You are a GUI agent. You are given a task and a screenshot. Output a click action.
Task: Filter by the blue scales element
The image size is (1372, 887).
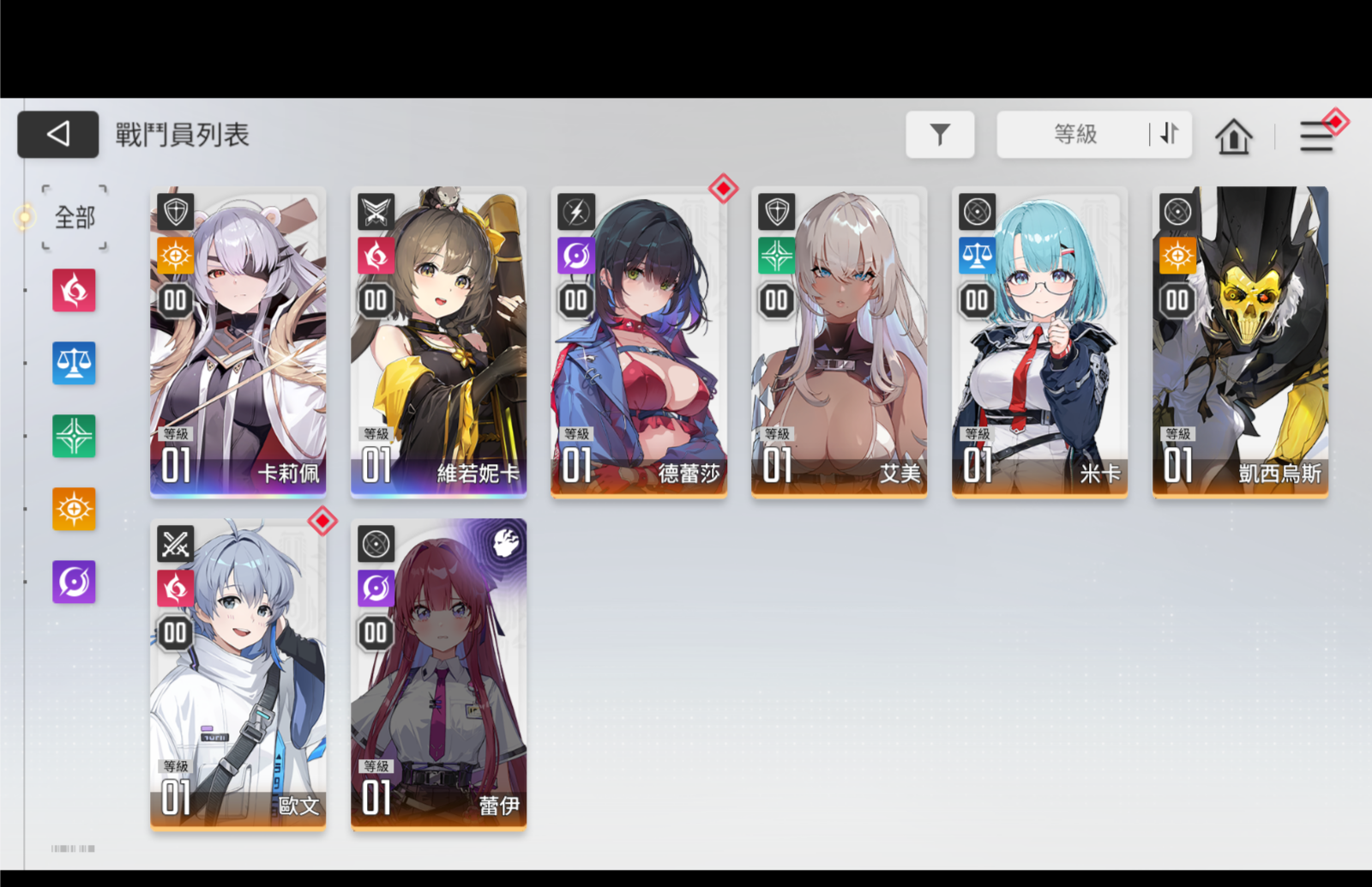(74, 364)
